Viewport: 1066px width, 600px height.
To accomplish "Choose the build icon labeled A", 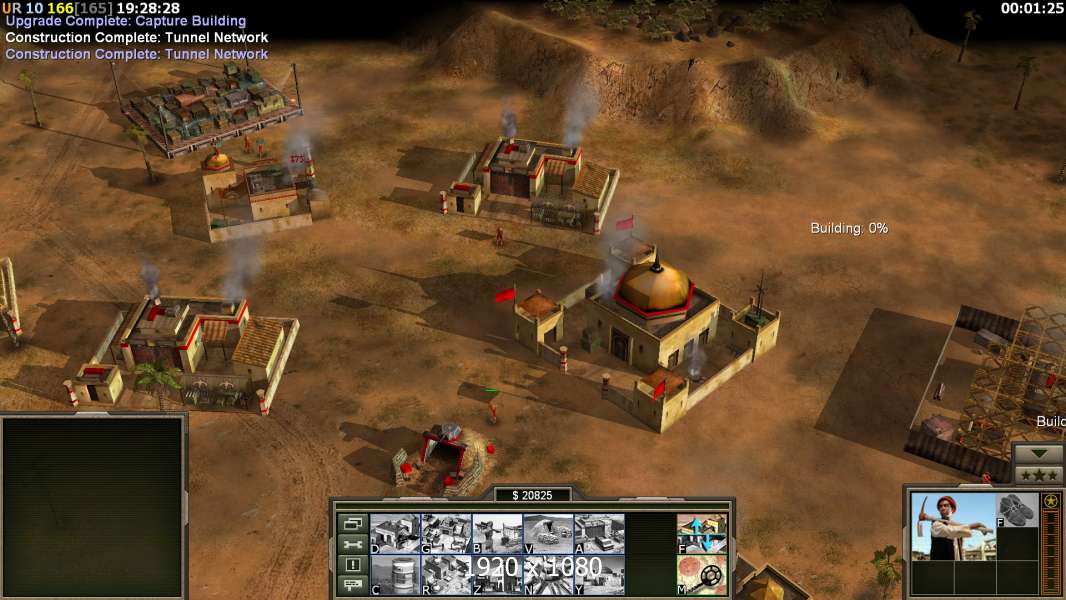I will (x=599, y=533).
